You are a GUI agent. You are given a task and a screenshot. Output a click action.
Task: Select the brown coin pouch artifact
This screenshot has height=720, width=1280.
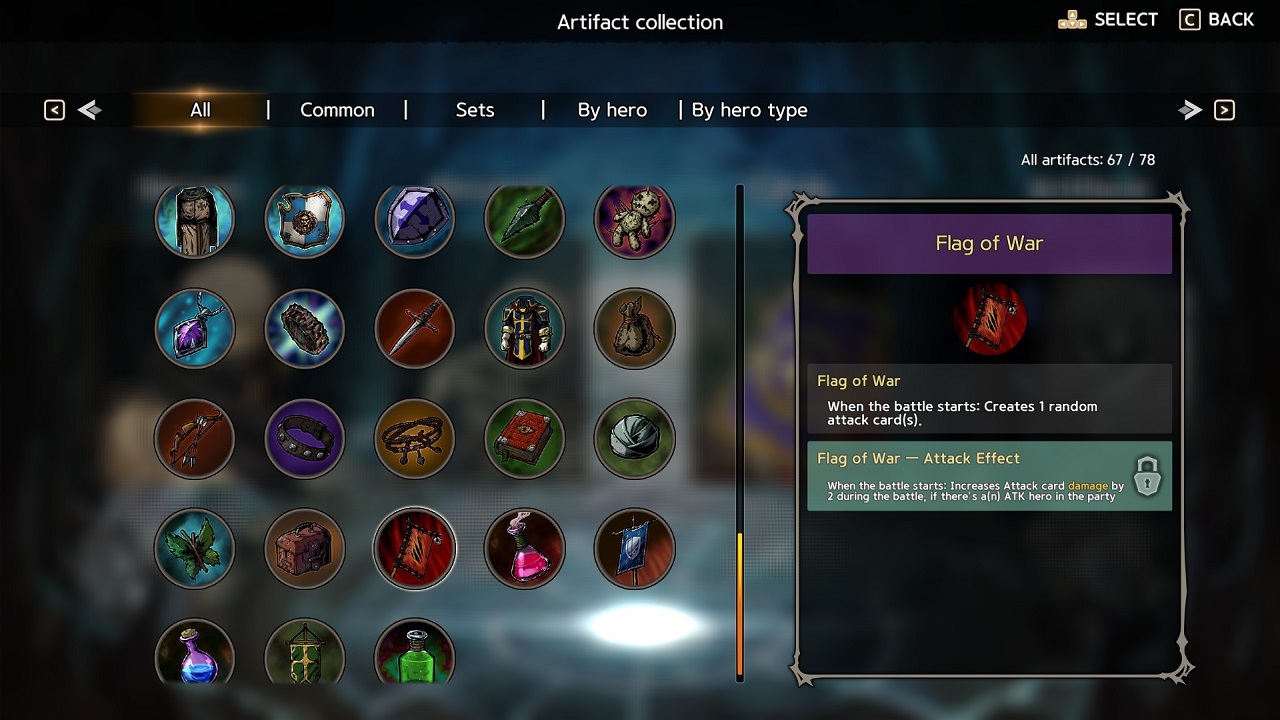tap(634, 329)
